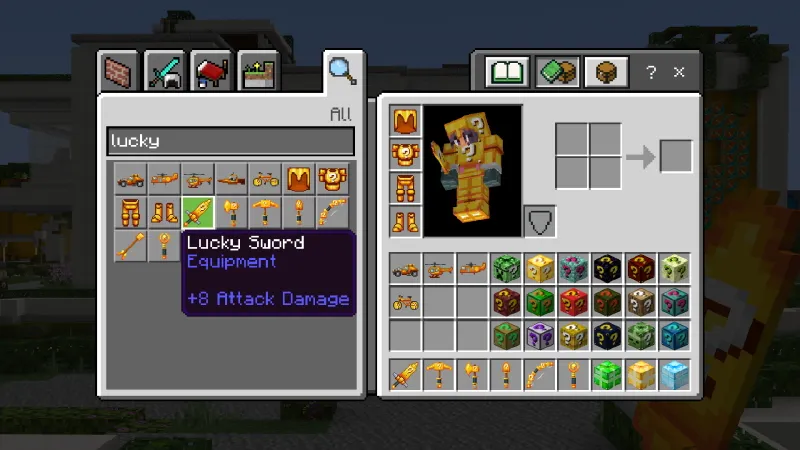Screen dimensions: 800x450
Task: Open the Equipment tab with sword icon
Action: pyautogui.click(x=164, y=73)
